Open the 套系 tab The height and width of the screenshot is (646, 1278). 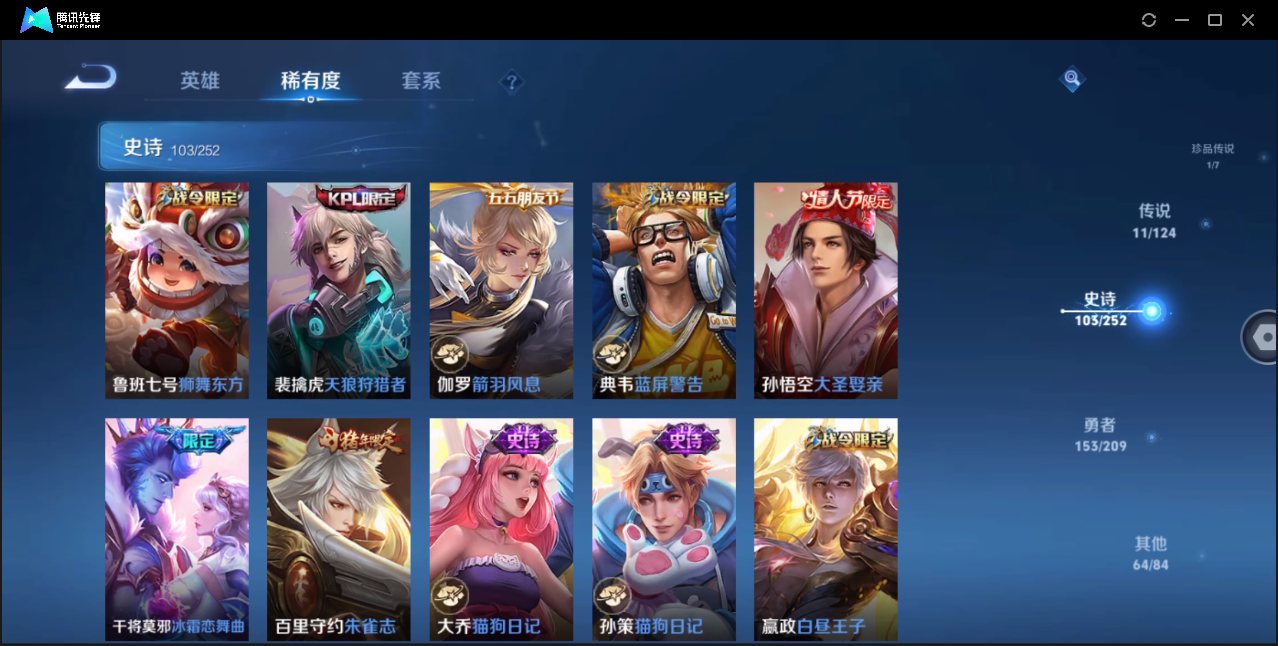[421, 81]
